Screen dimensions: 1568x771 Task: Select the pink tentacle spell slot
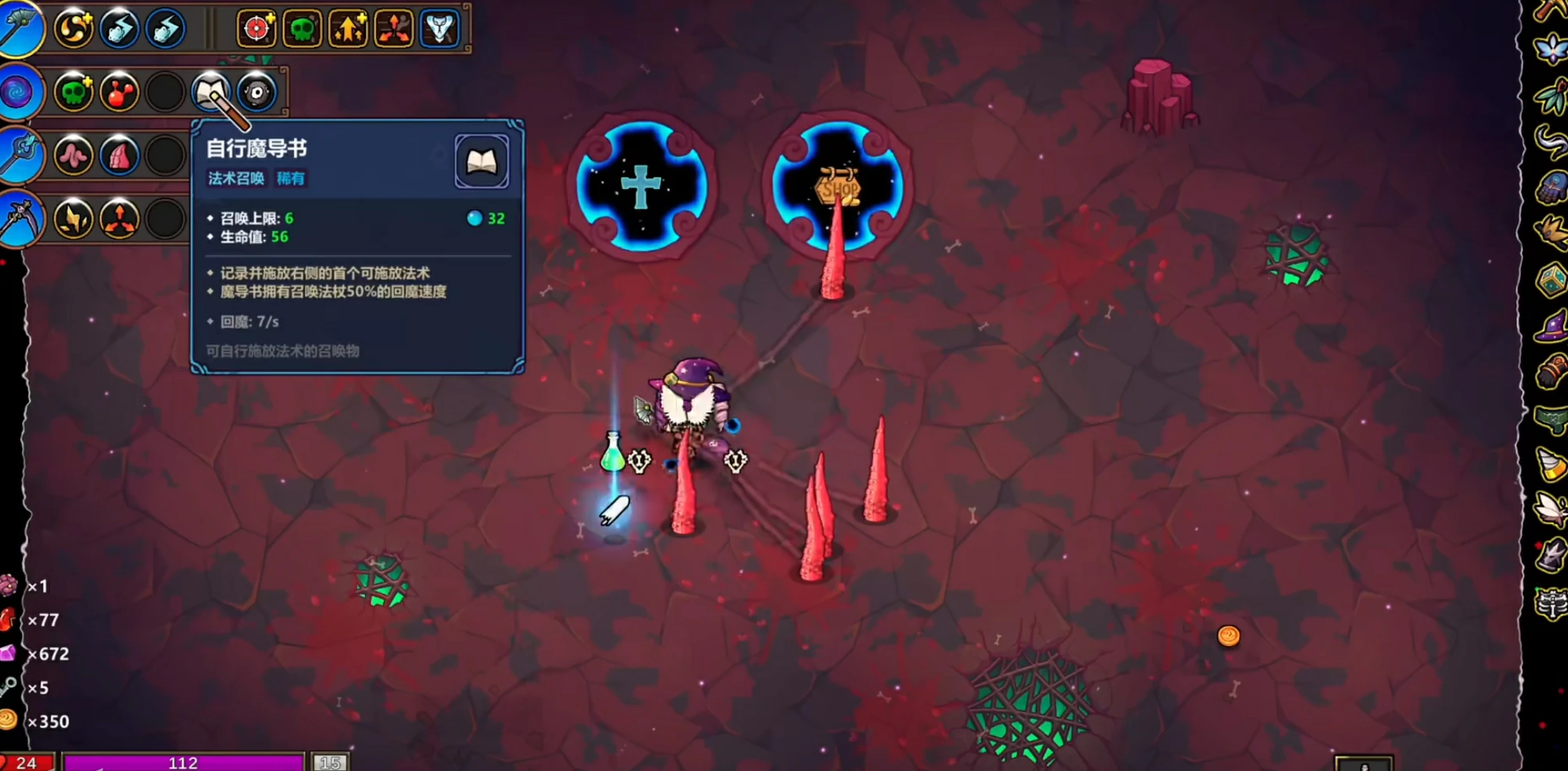tap(73, 156)
